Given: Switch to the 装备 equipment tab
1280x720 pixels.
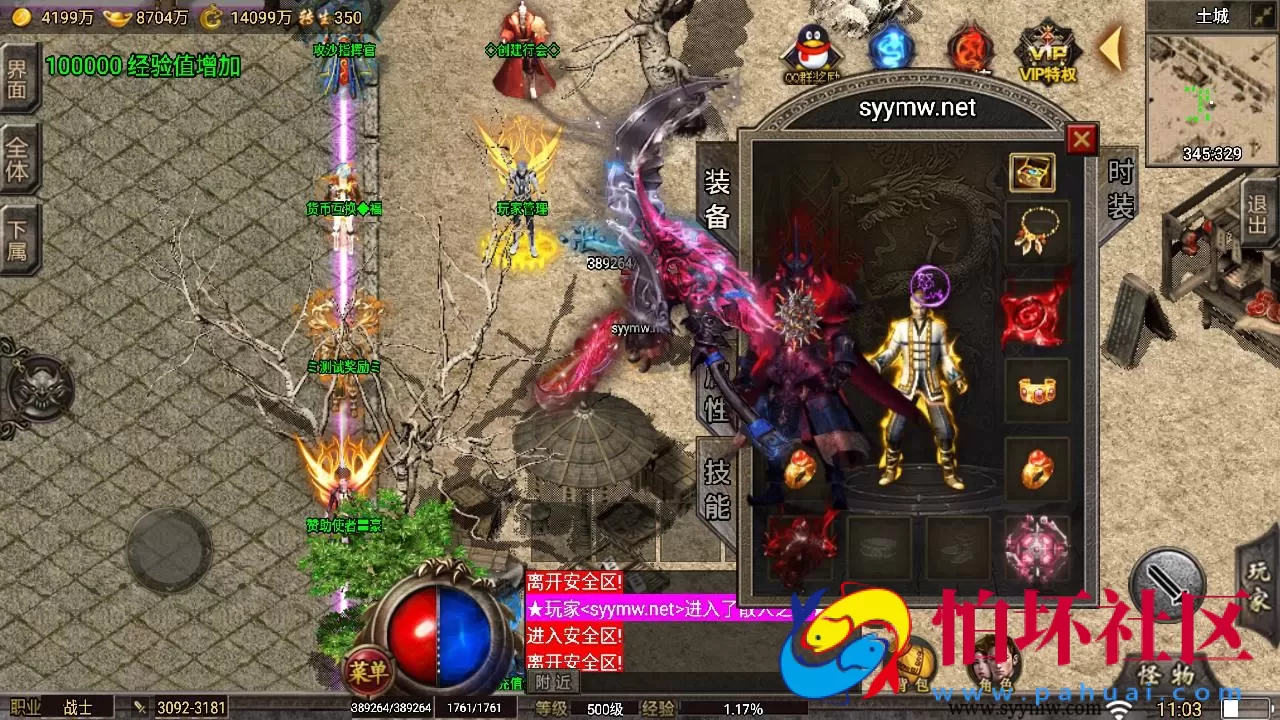Looking at the screenshot, I should click(x=718, y=198).
